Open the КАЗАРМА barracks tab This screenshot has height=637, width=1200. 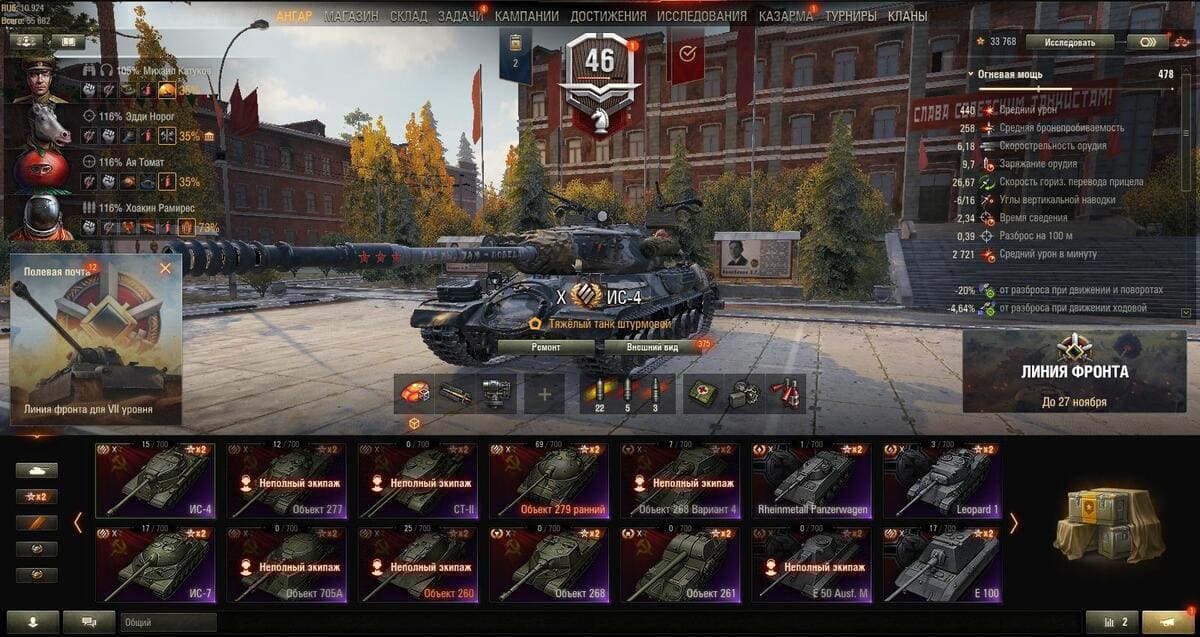pos(786,16)
